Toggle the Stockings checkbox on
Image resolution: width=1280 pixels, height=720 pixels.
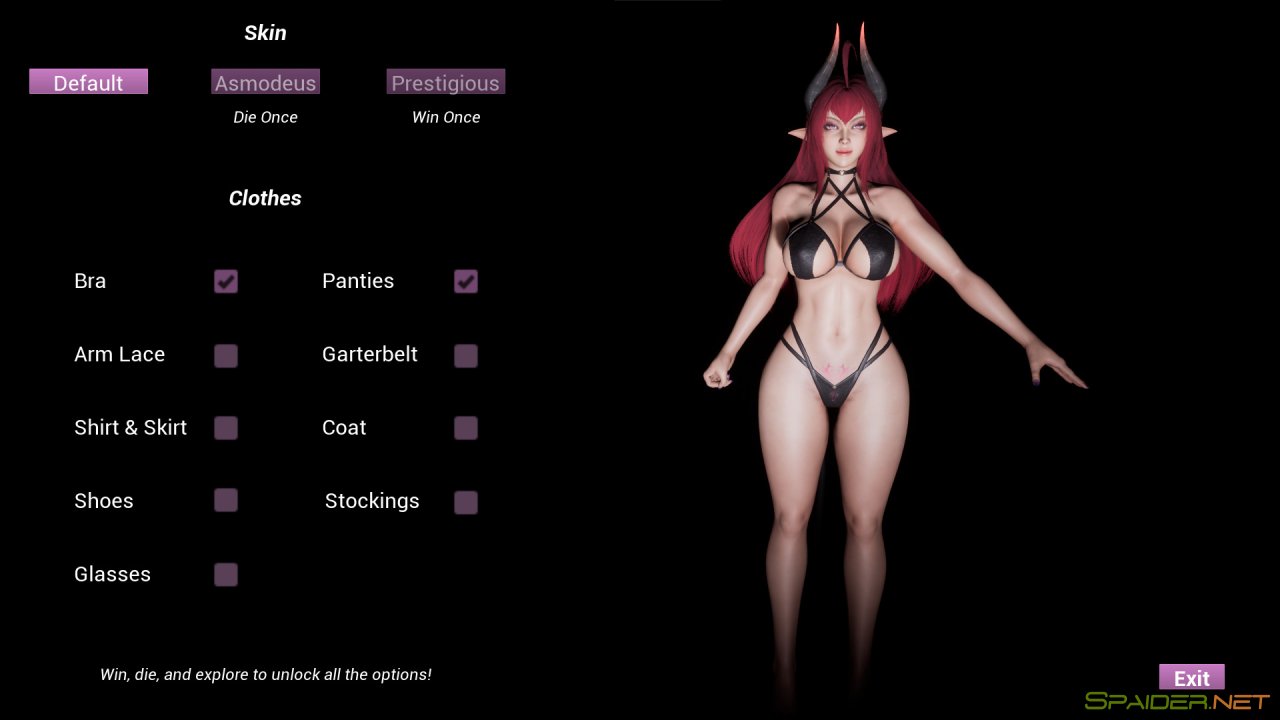(466, 502)
